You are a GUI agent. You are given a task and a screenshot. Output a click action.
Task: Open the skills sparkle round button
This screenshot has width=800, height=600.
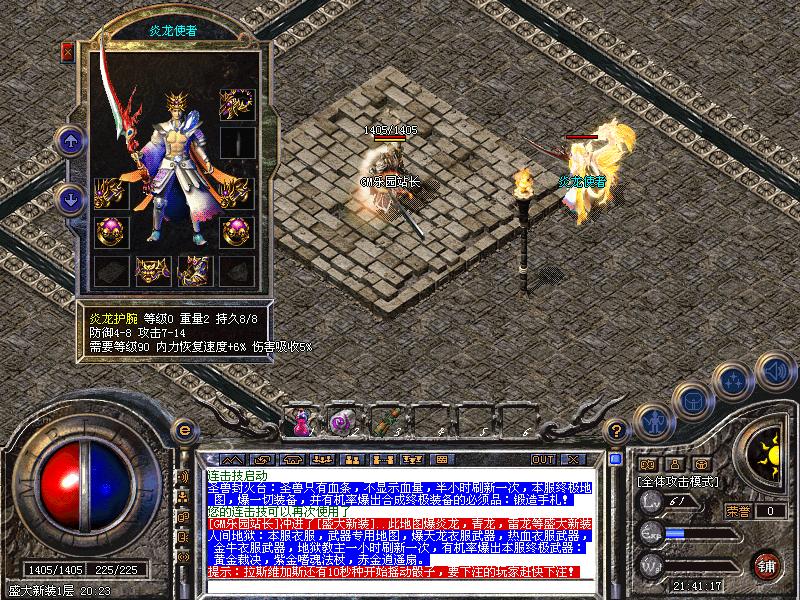[x=735, y=380]
